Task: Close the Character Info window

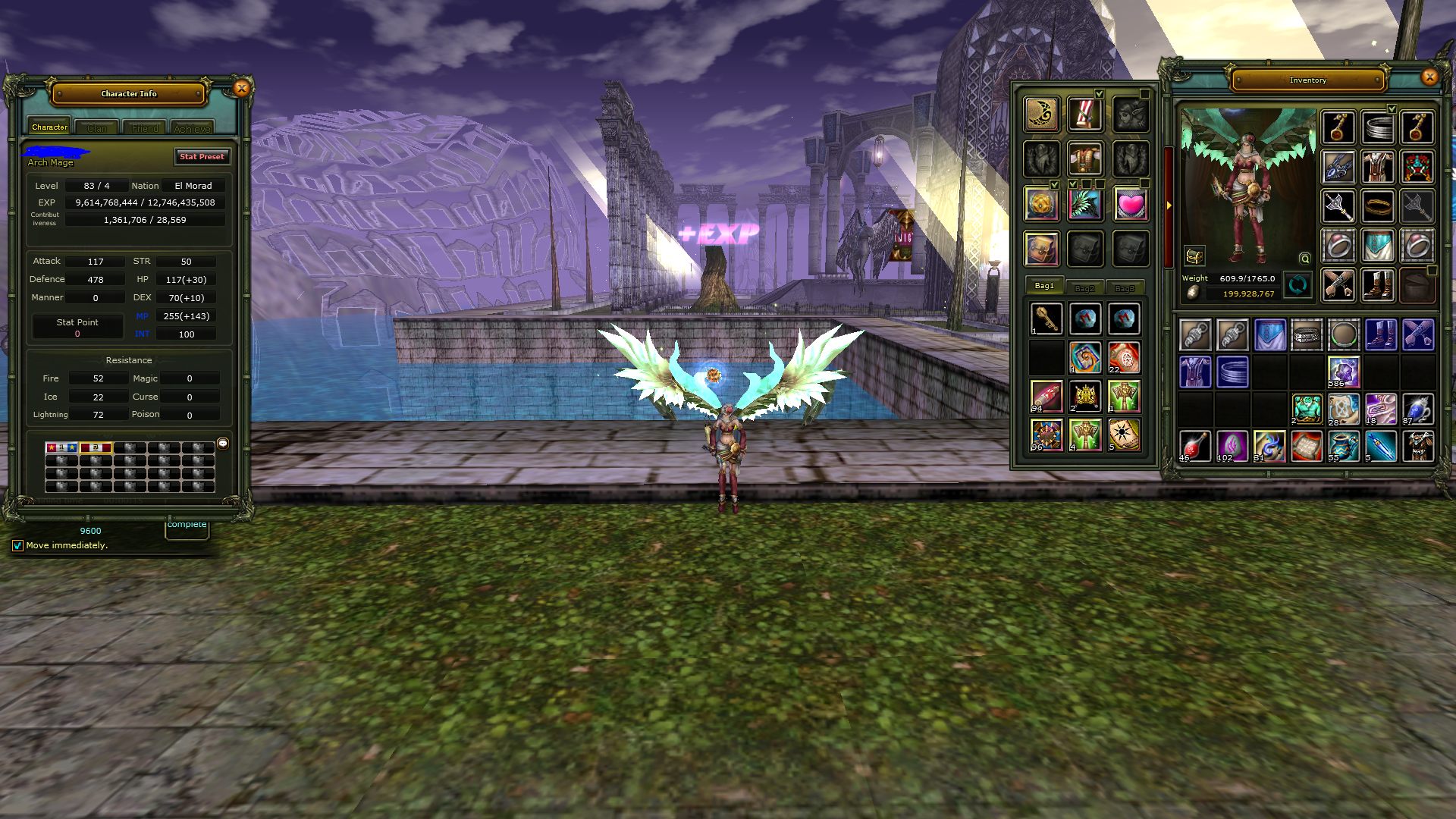Action: coord(242,88)
